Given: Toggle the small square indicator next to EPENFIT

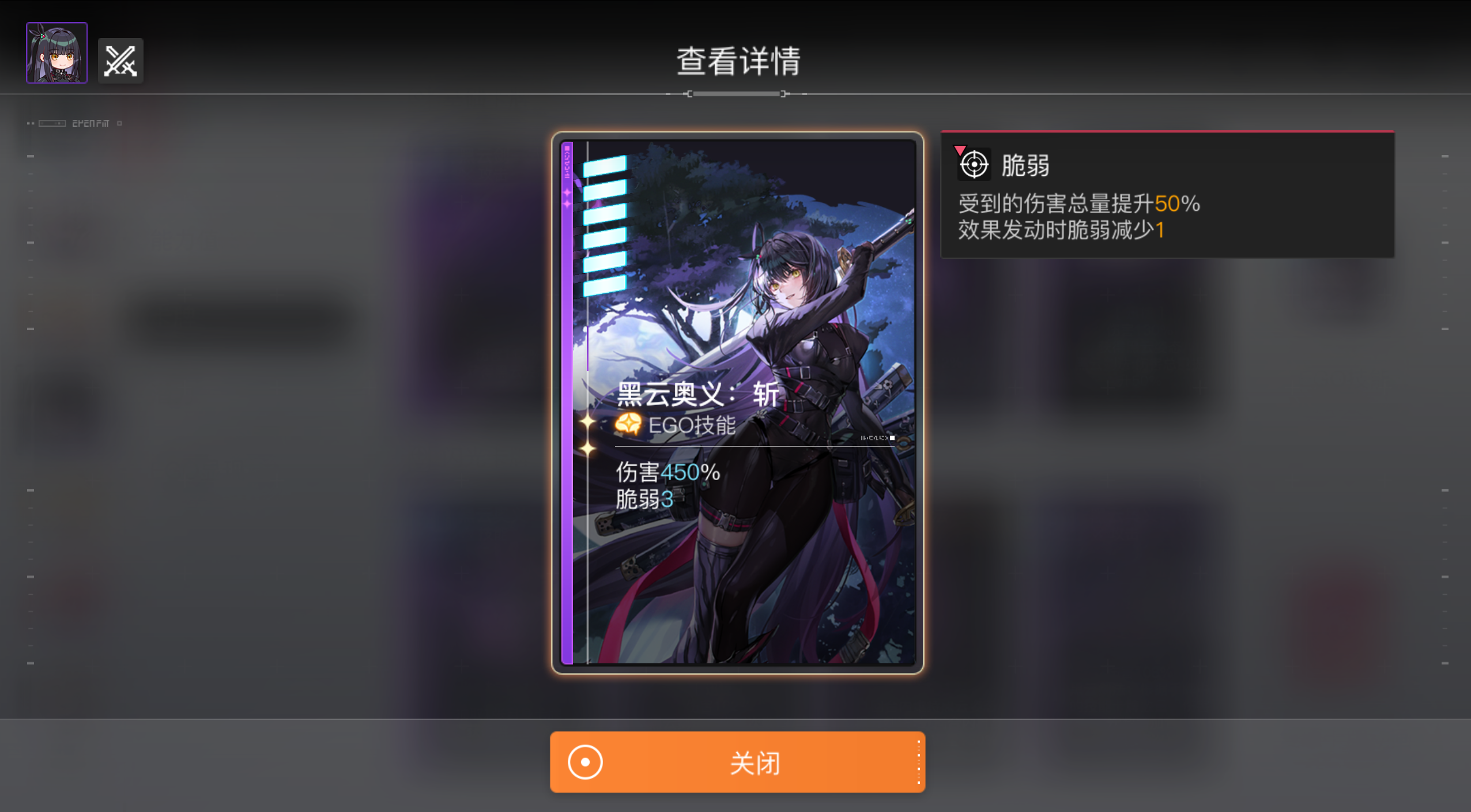Looking at the screenshot, I should 120,123.
